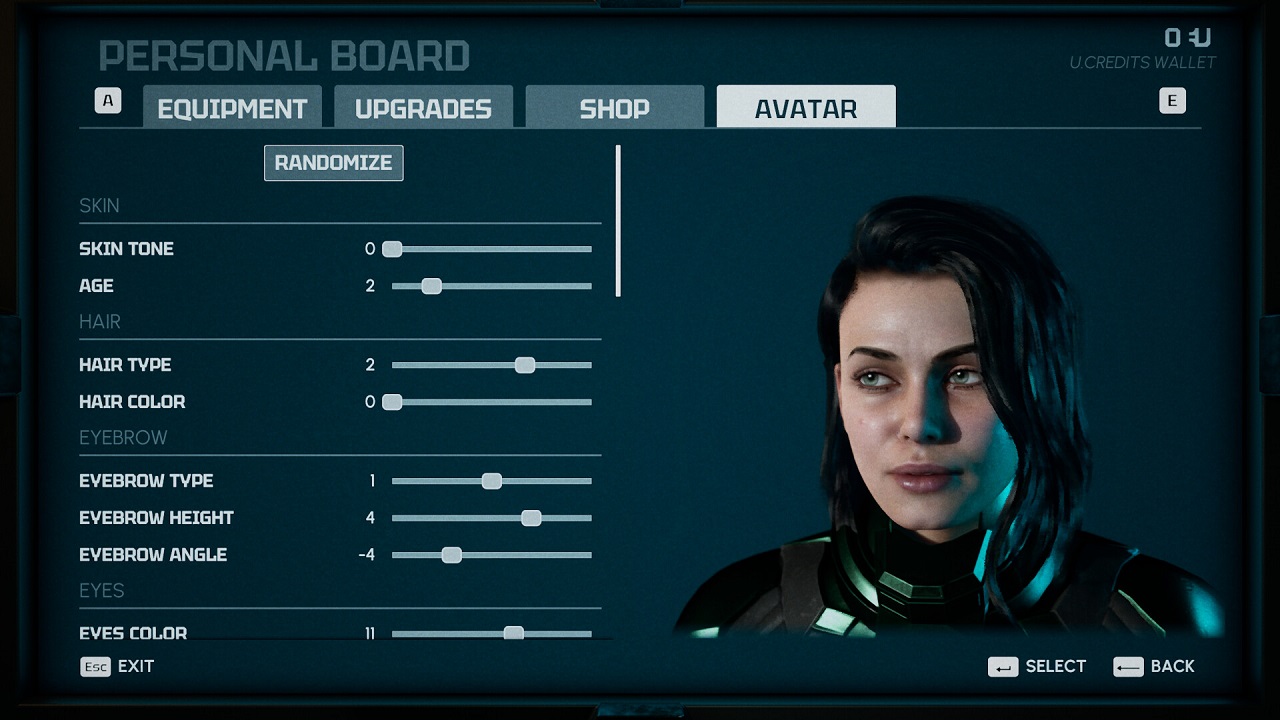Select the Avatar tab
This screenshot has height=720, width=1280.
pos(806,108)
